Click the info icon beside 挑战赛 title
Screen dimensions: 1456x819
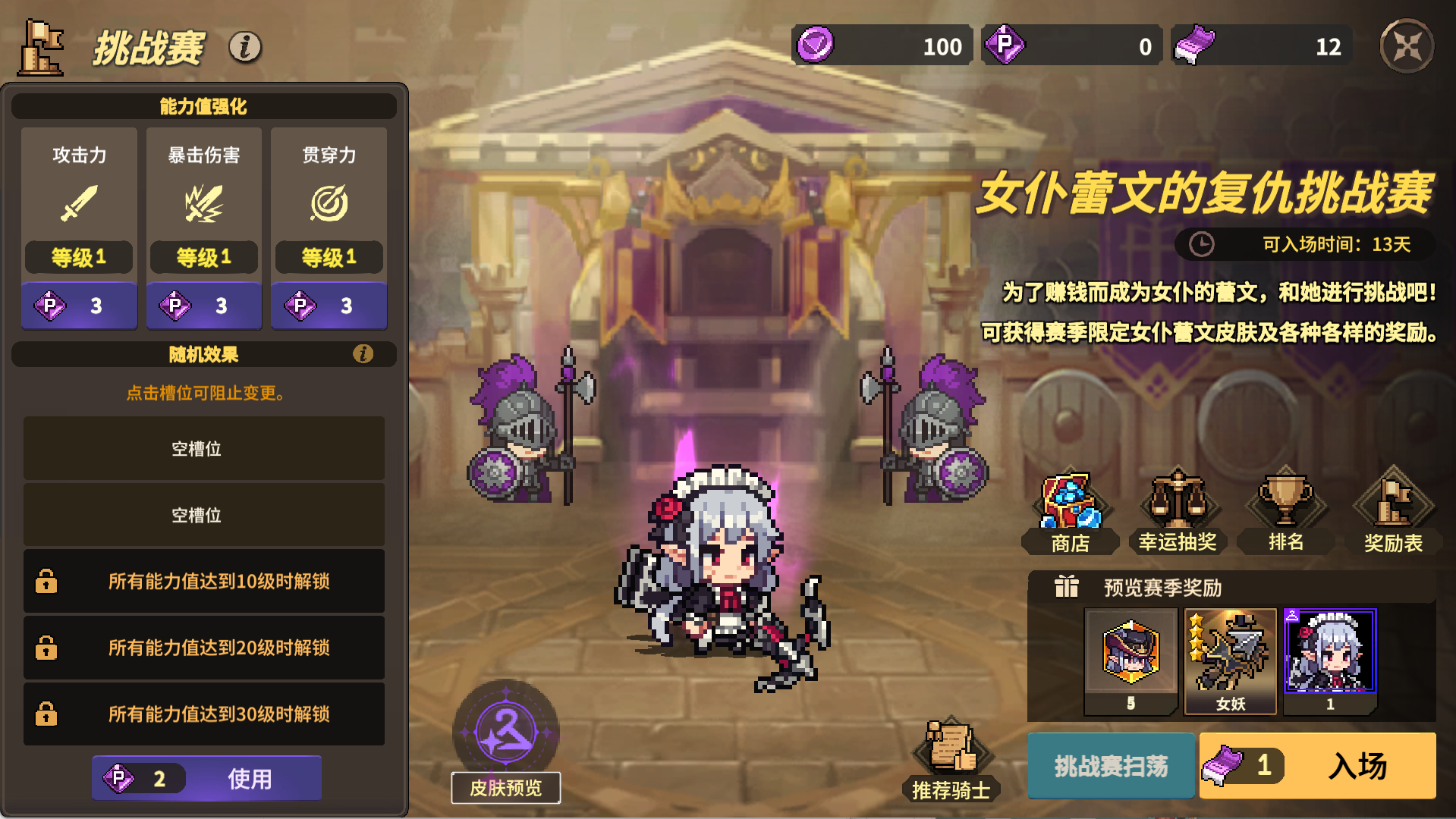243,46
